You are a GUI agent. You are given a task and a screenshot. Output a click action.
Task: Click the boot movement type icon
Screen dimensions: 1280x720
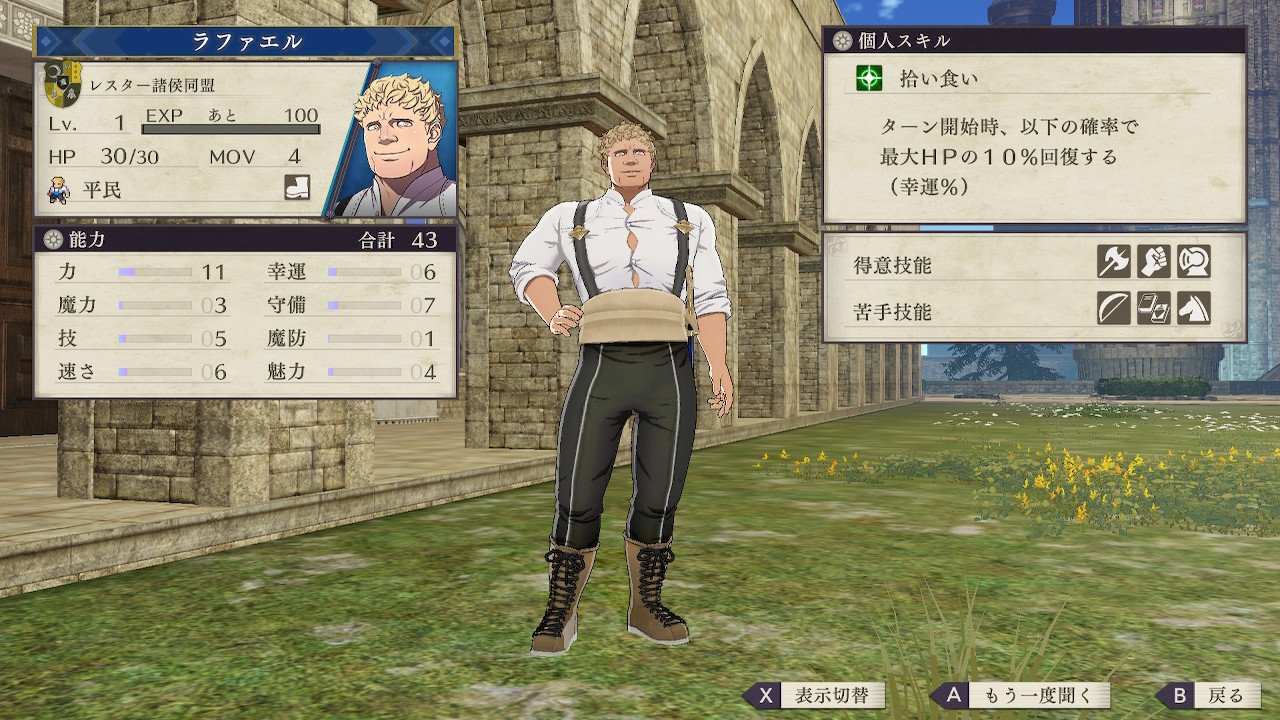pos(297,187)
